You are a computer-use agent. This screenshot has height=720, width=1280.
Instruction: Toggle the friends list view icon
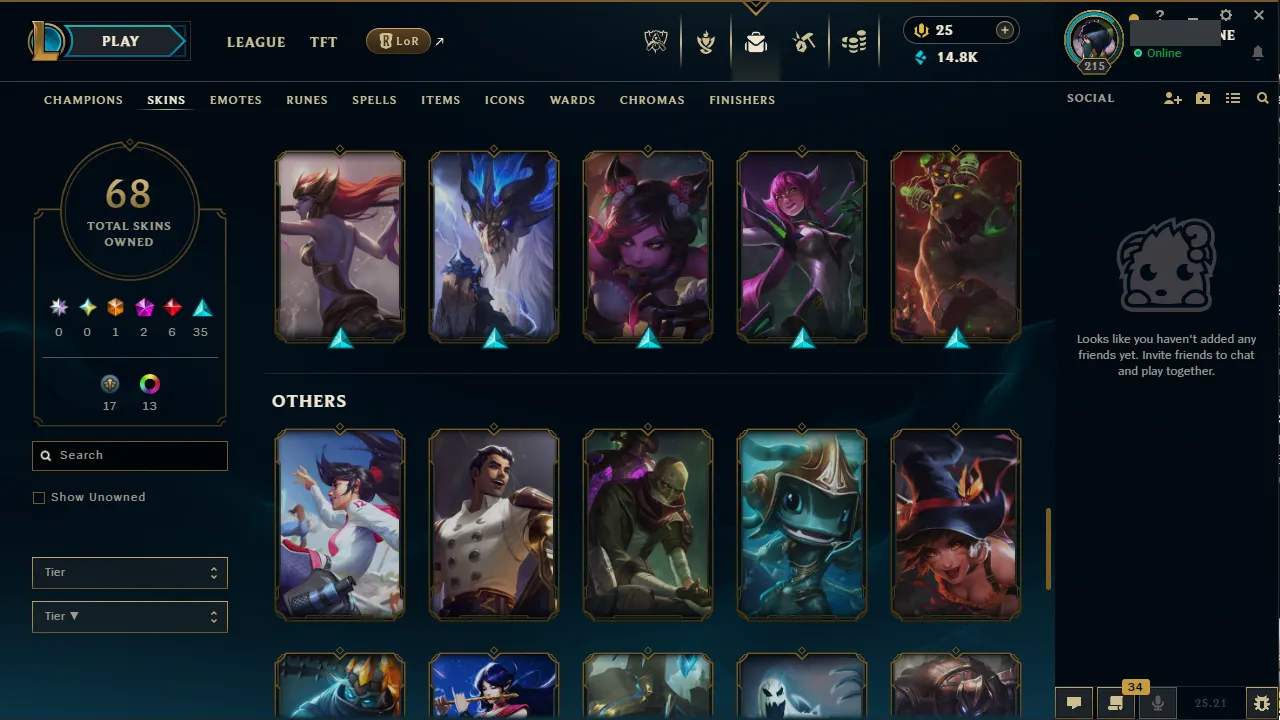point(1233,98)
